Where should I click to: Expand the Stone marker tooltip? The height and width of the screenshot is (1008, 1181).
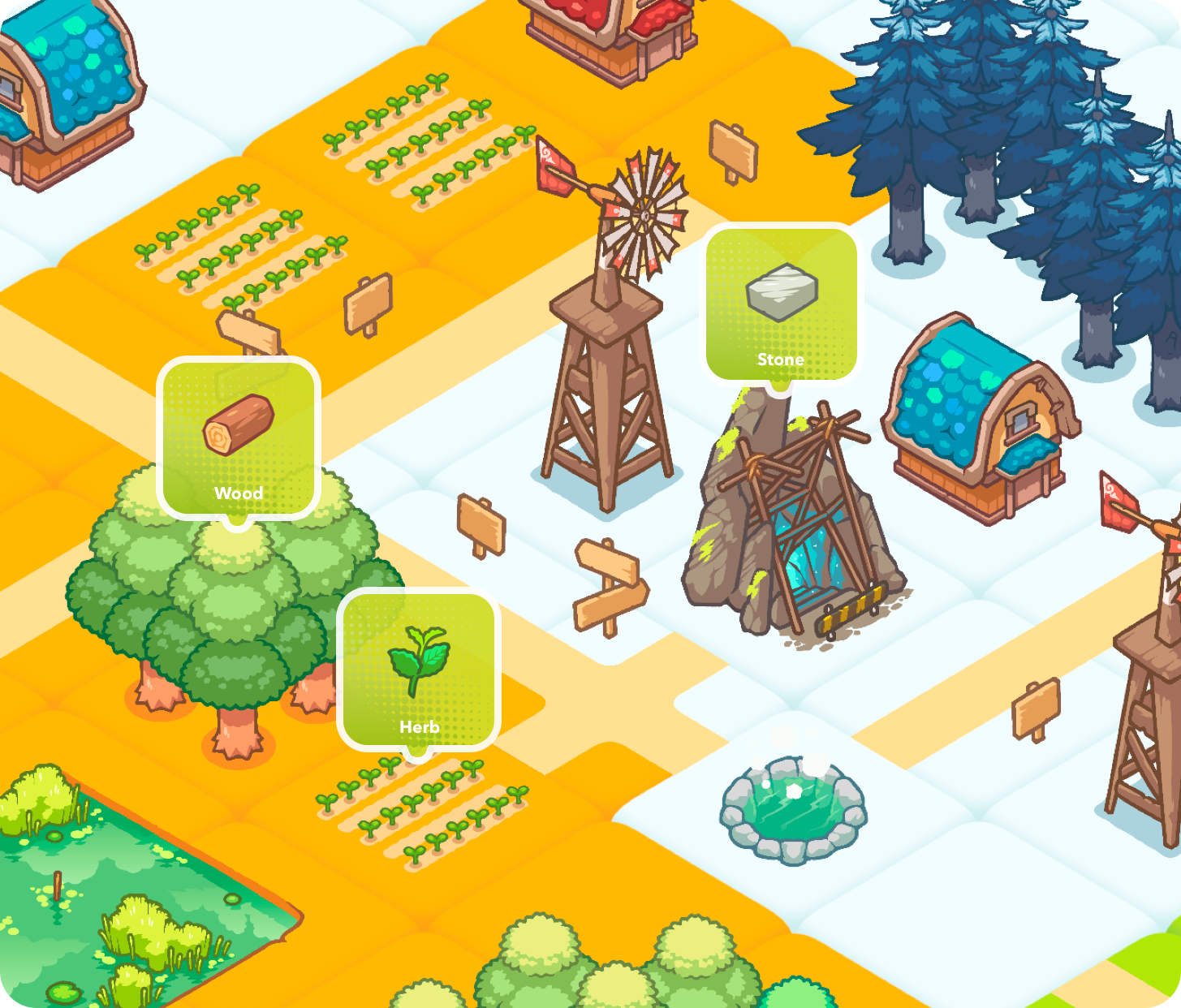click(782, 300)
